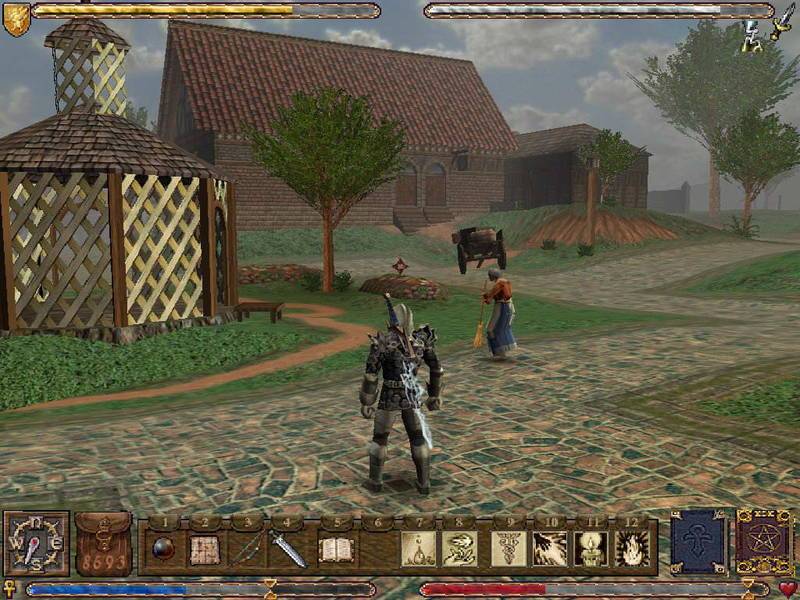Select the candle spell in slot 11
The height and width of the screenshot is (600, 800).
[x=591, y=549]
